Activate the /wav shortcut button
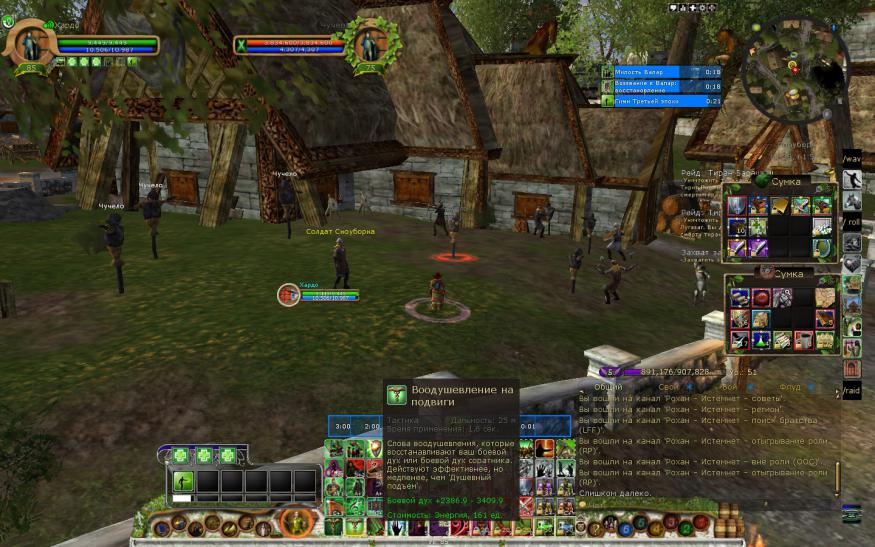The image size is (875, 547). click(x=851, y=159)
